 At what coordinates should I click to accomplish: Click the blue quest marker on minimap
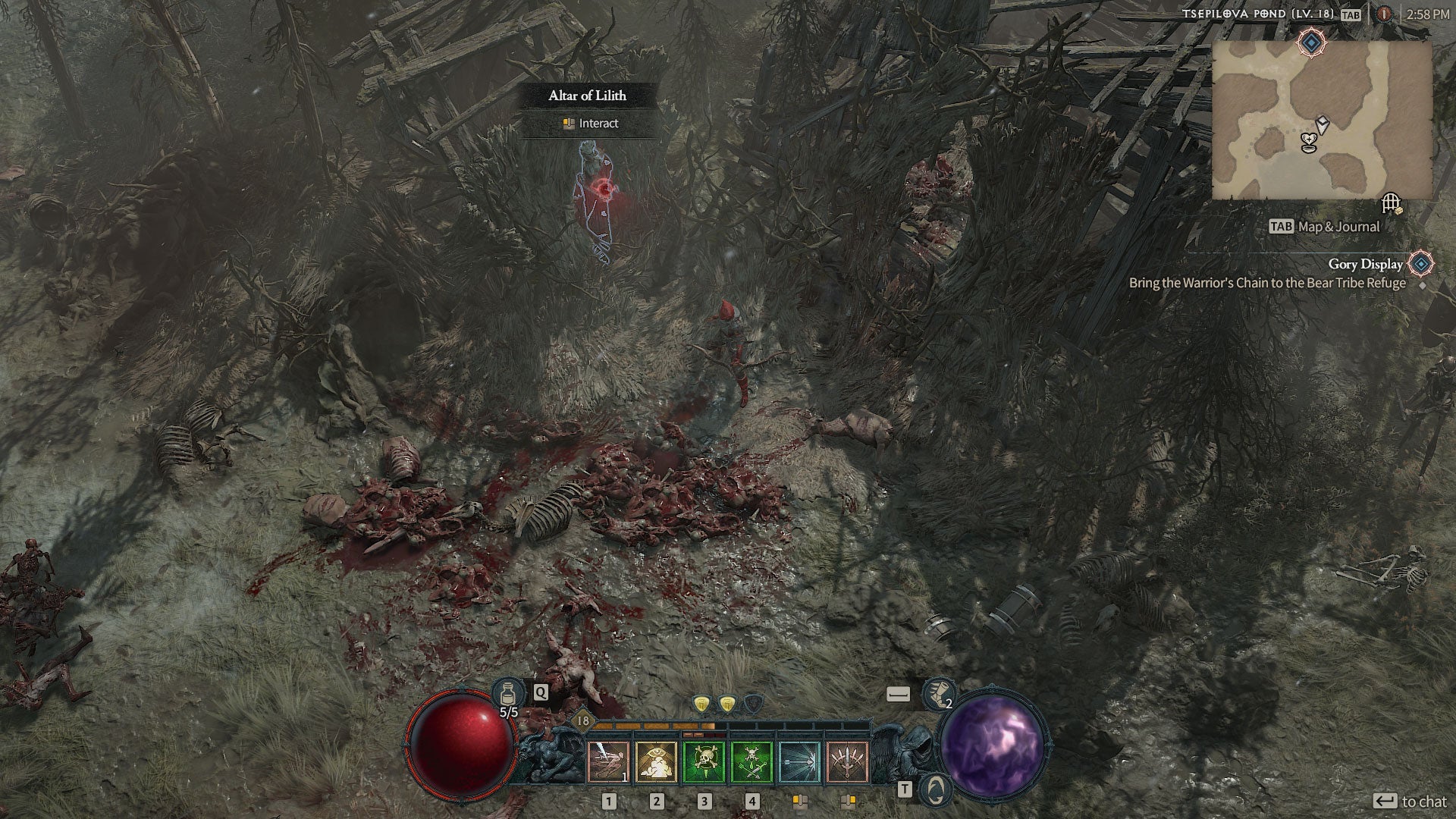(x=1310, y=42)
